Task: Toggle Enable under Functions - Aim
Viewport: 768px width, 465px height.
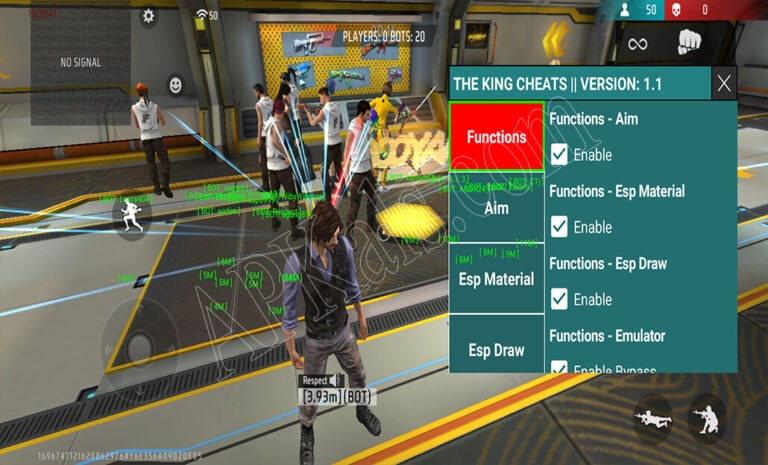Action: click(x=560, y=155)
